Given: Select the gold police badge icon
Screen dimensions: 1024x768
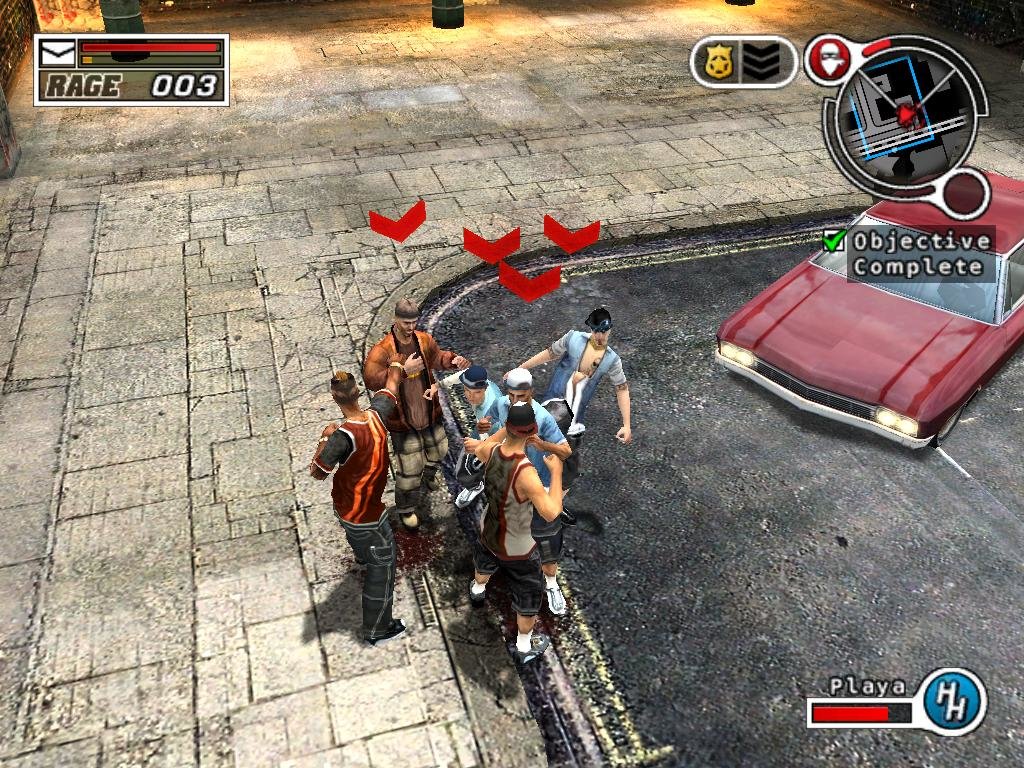Looking at the screenshot, I should [718, 62].
